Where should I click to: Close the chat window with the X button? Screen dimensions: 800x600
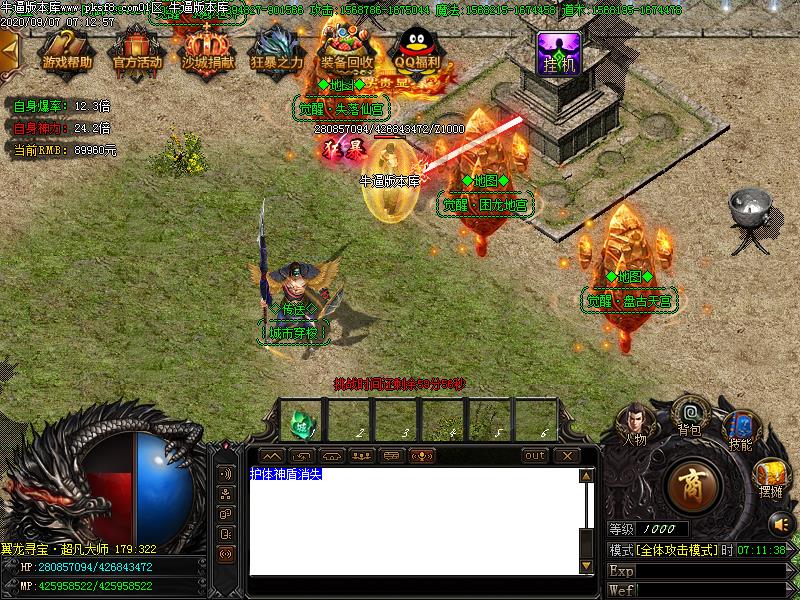pos(567,456)
